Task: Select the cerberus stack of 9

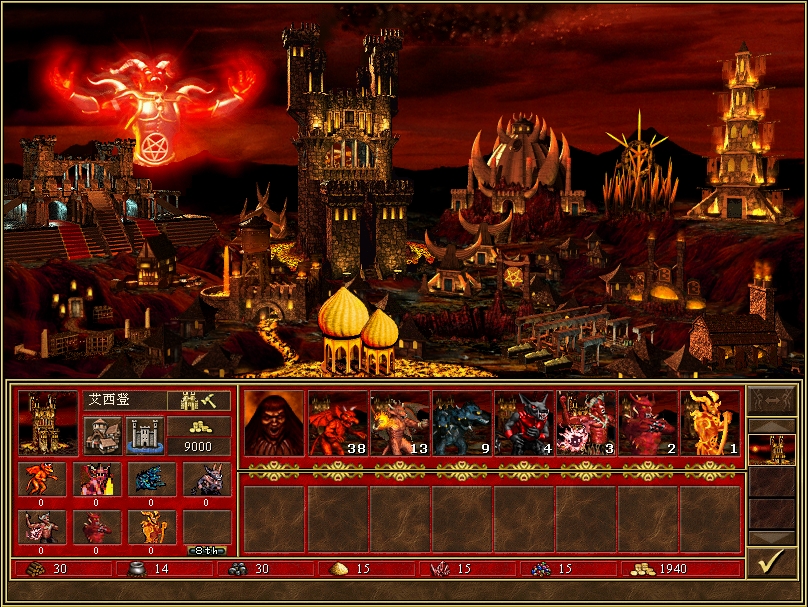Action: coord(462,423)
